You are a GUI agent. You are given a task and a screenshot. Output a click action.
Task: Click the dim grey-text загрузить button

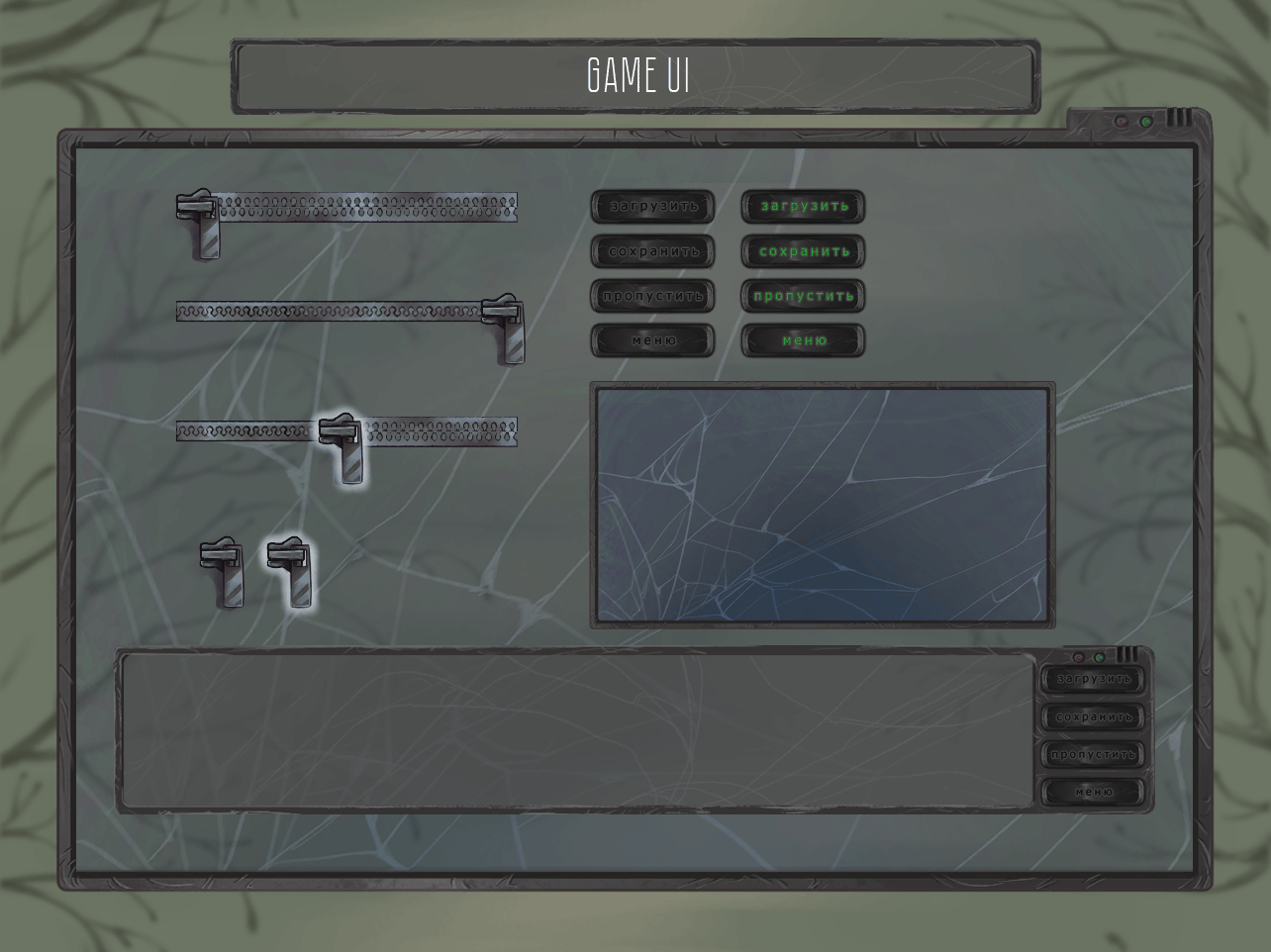point(652,207)
